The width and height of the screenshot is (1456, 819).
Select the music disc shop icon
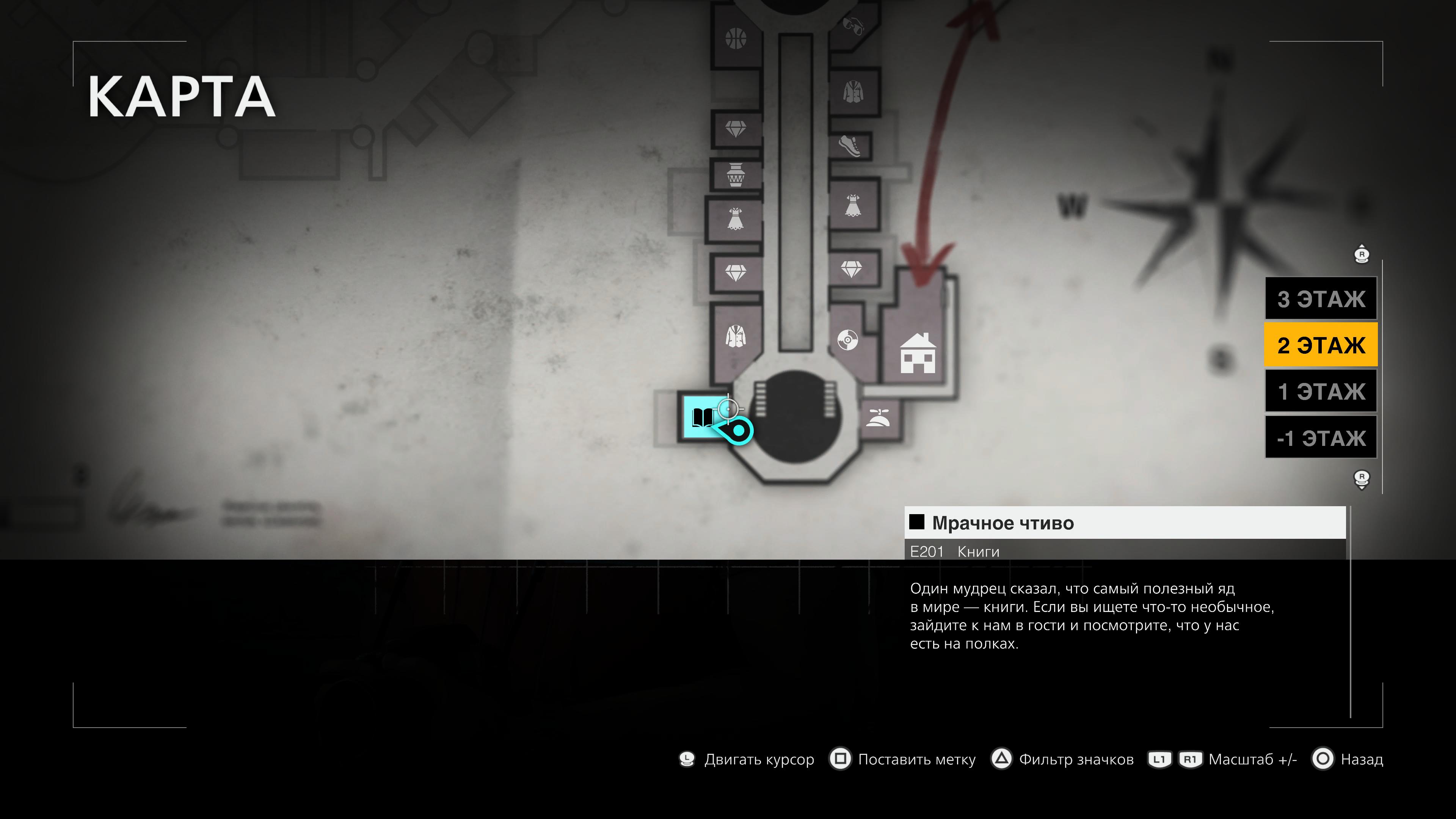(847, 340)
